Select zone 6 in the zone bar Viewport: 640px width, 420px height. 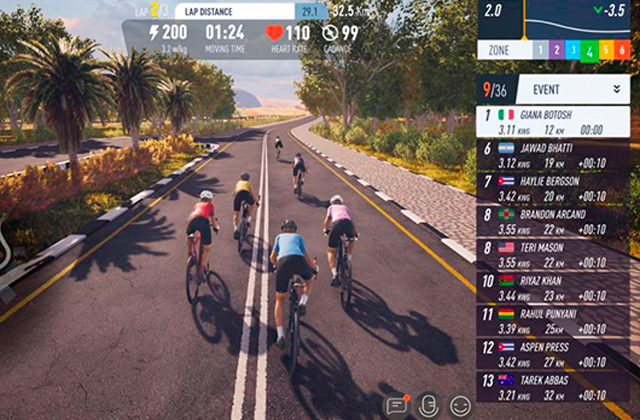(625, 50)
